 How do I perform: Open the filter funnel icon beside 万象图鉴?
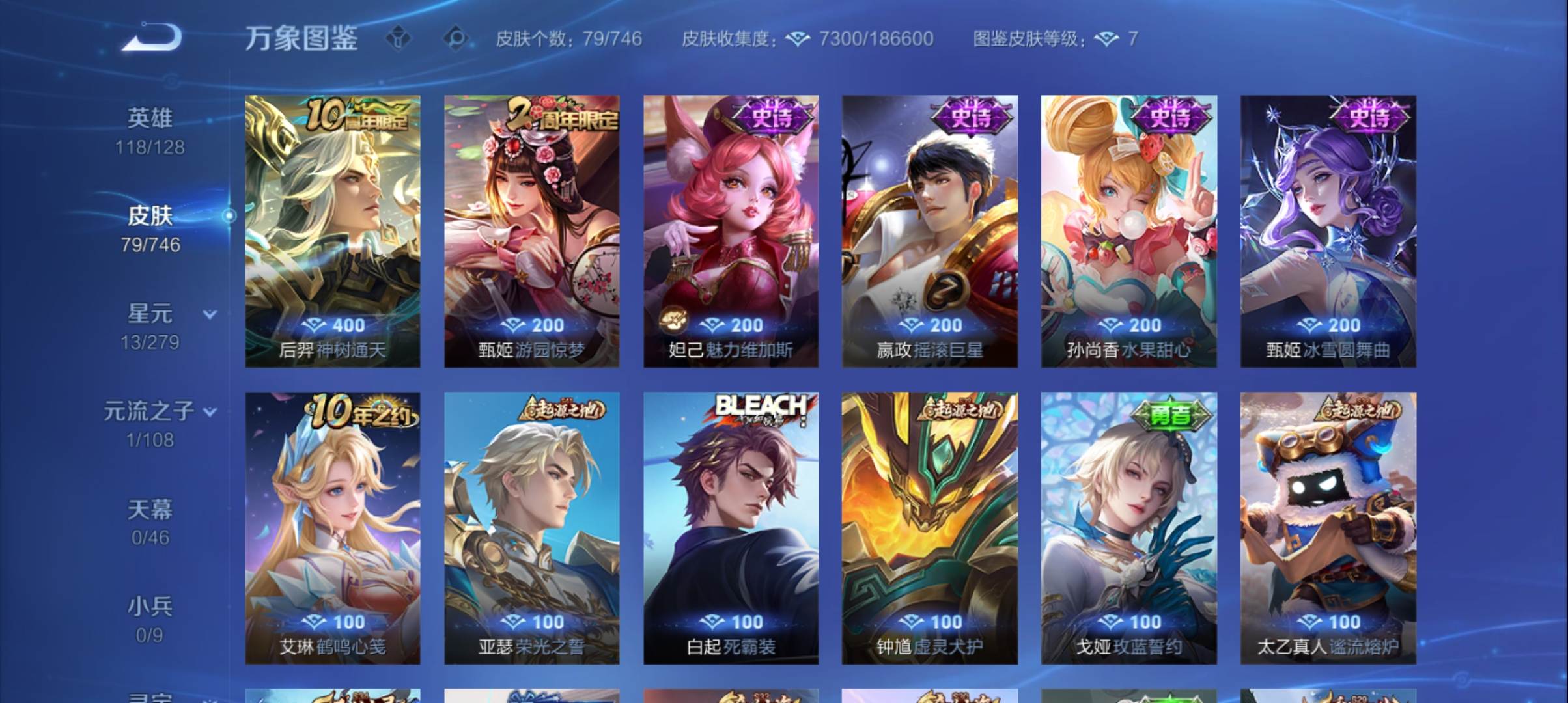(x=399, y=39)
